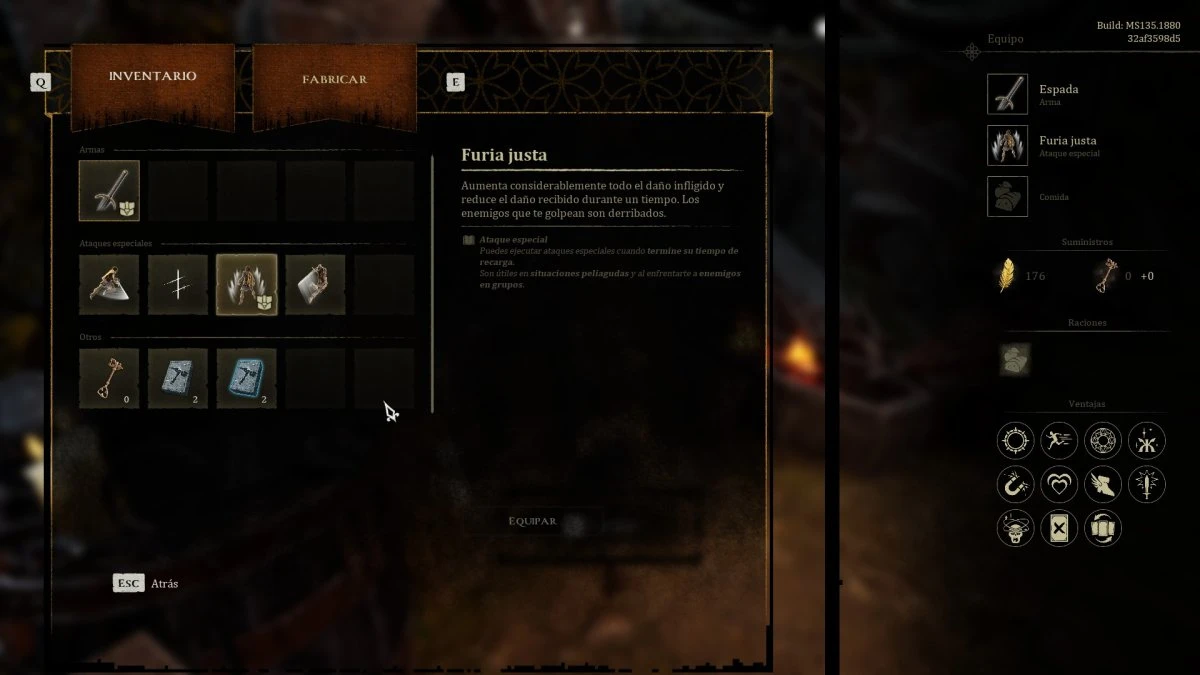Choose the axe swing special attack
Screen dimensions: 1200x675
[109, 284]
